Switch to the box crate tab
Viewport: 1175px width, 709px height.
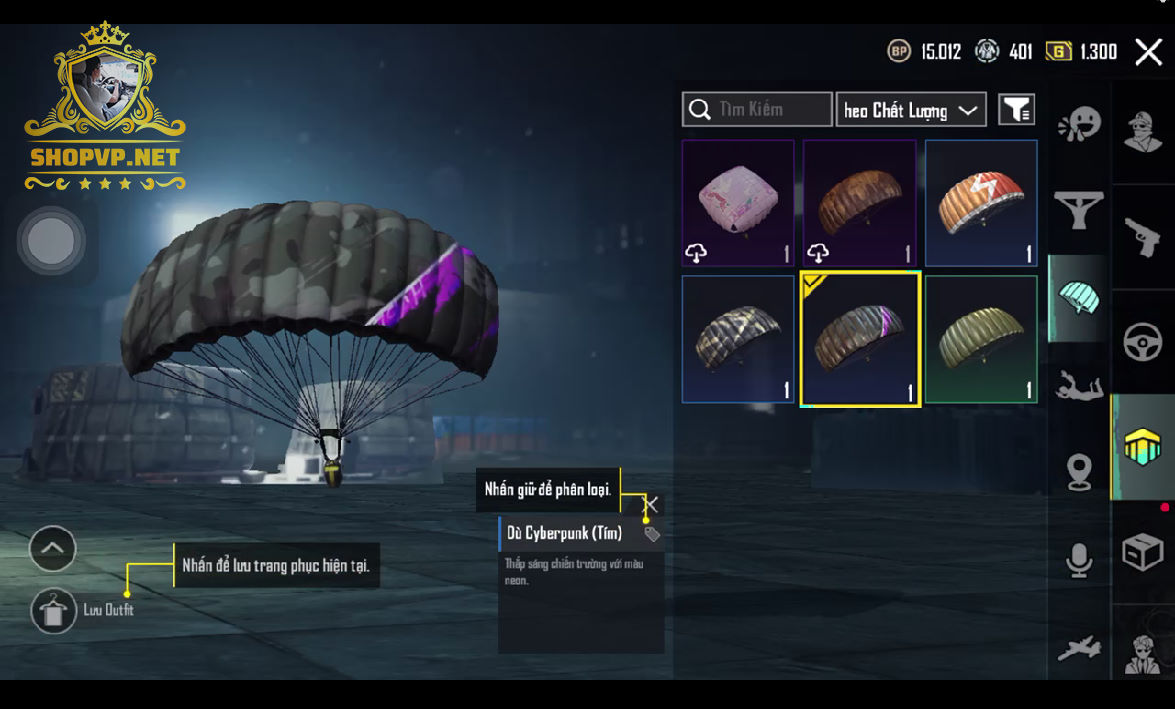click(x=1143, y=551)
